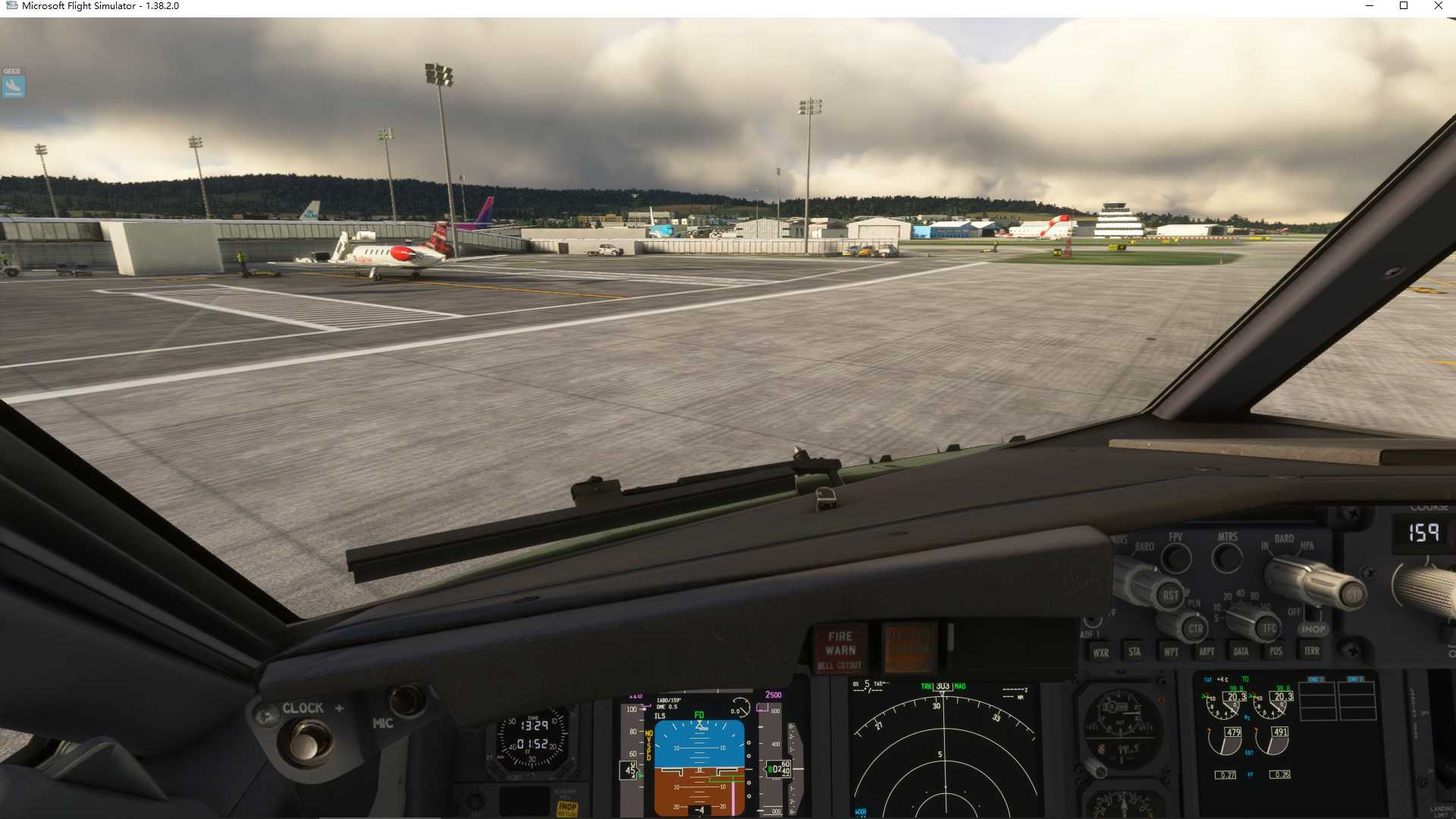Enable terrain display with the TERR button
Image resolution: width=1456 pixels, height=819 pixels.
(x=1311, y=652)
